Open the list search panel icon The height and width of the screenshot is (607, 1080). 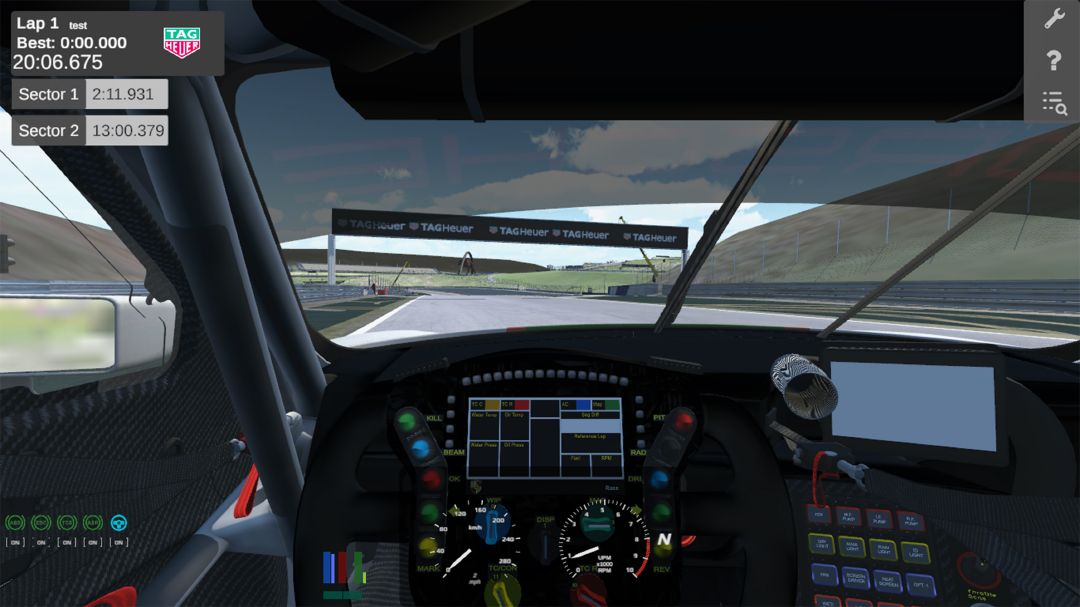point(1053,102)
